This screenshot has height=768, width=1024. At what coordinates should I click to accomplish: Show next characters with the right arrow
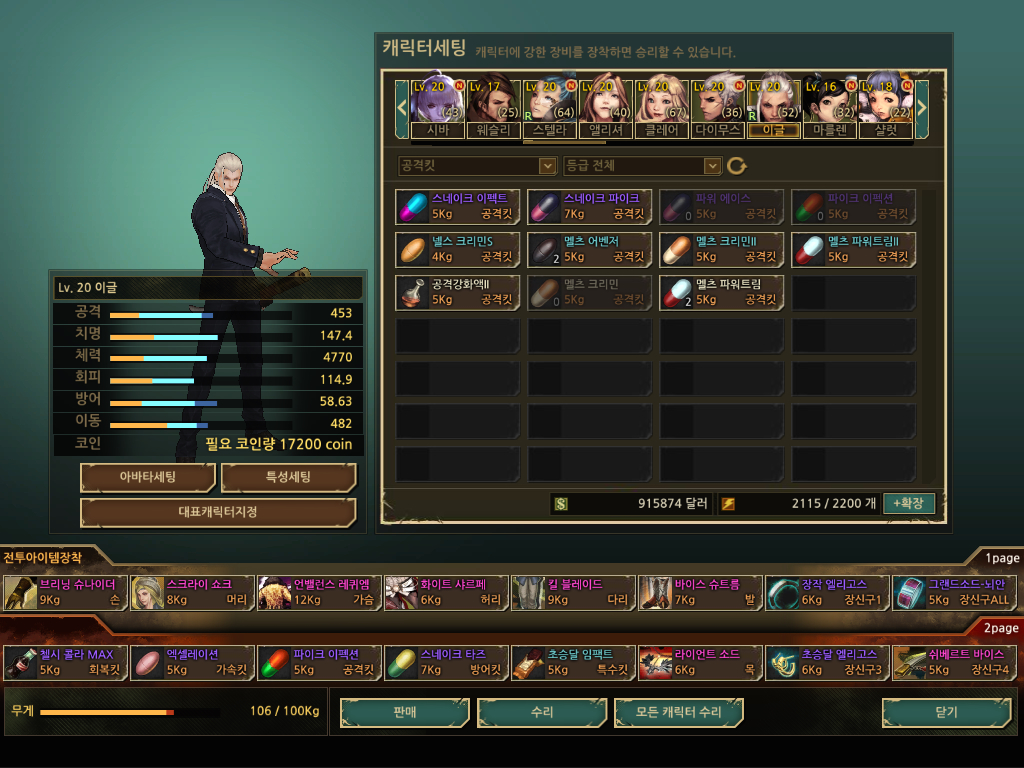click(922, 105)
